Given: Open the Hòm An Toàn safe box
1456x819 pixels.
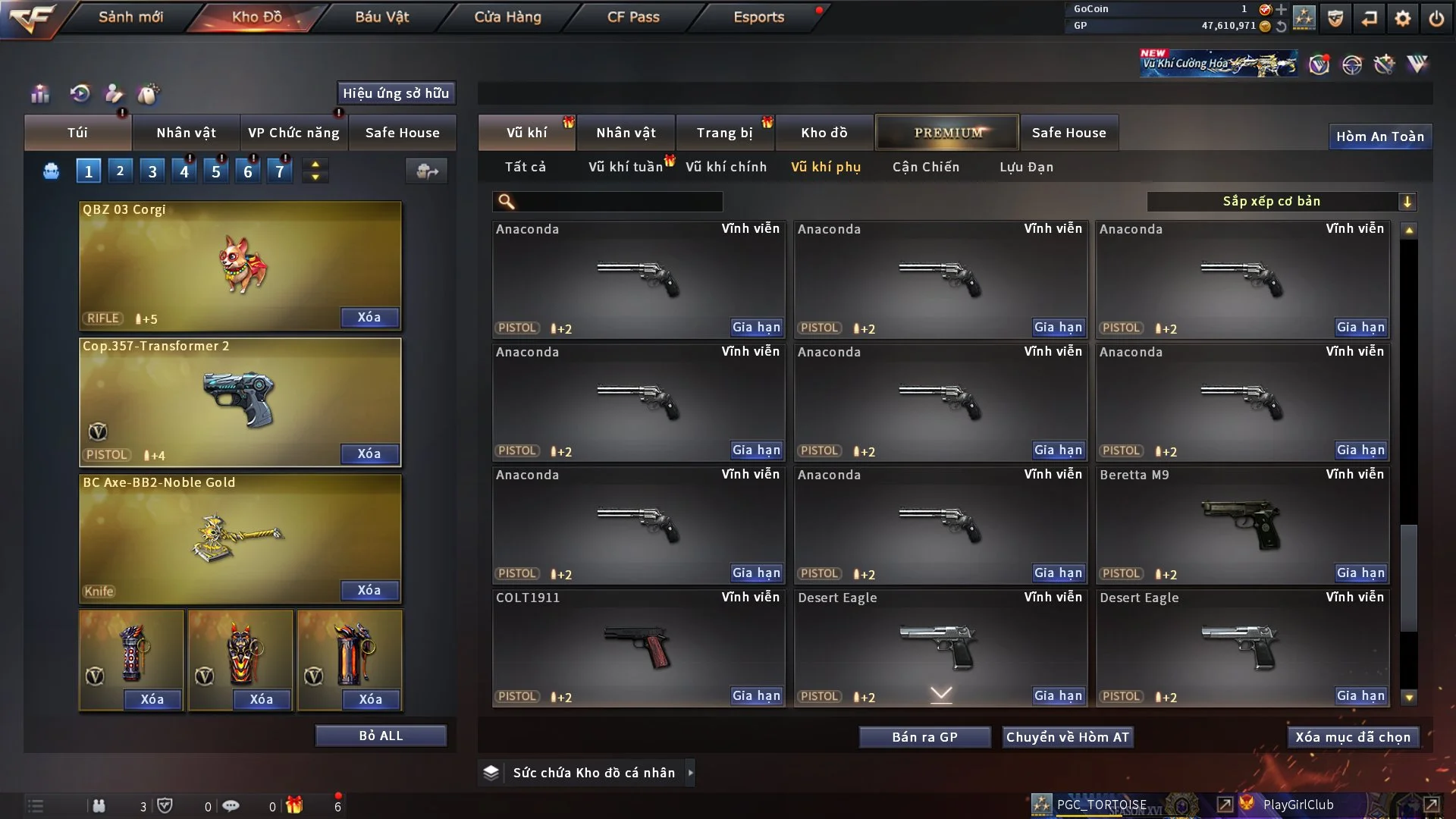Looking at the screenshot, I should [x=1379, y=136].
